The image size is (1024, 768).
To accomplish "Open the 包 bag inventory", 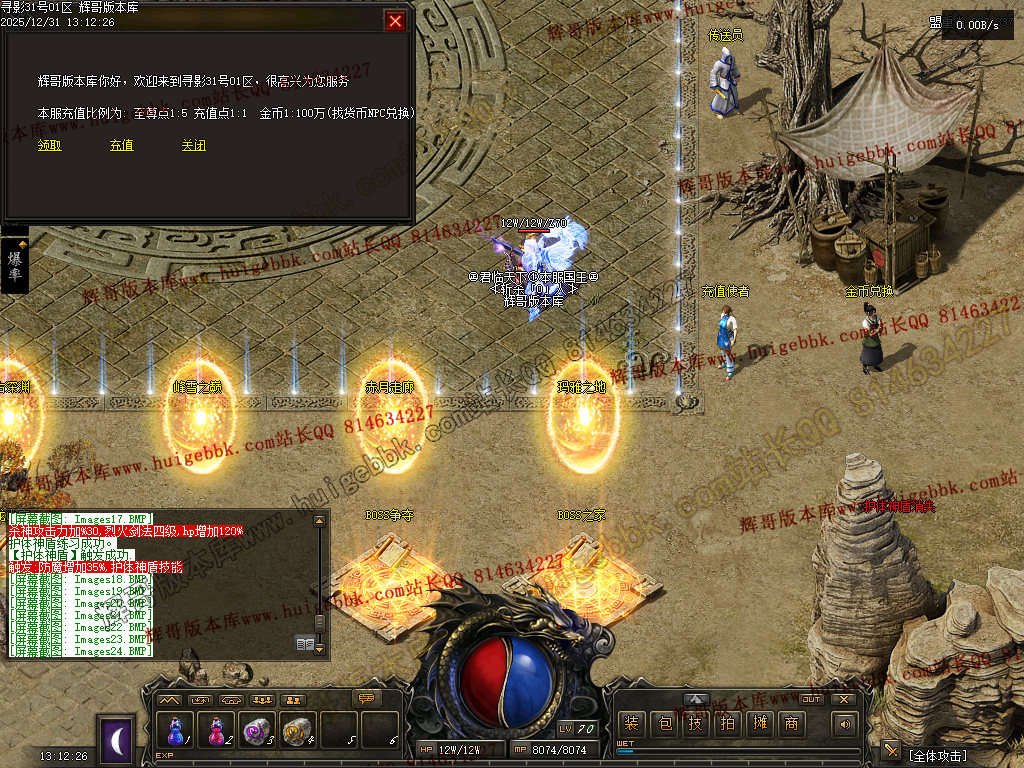I will [664, 724].
